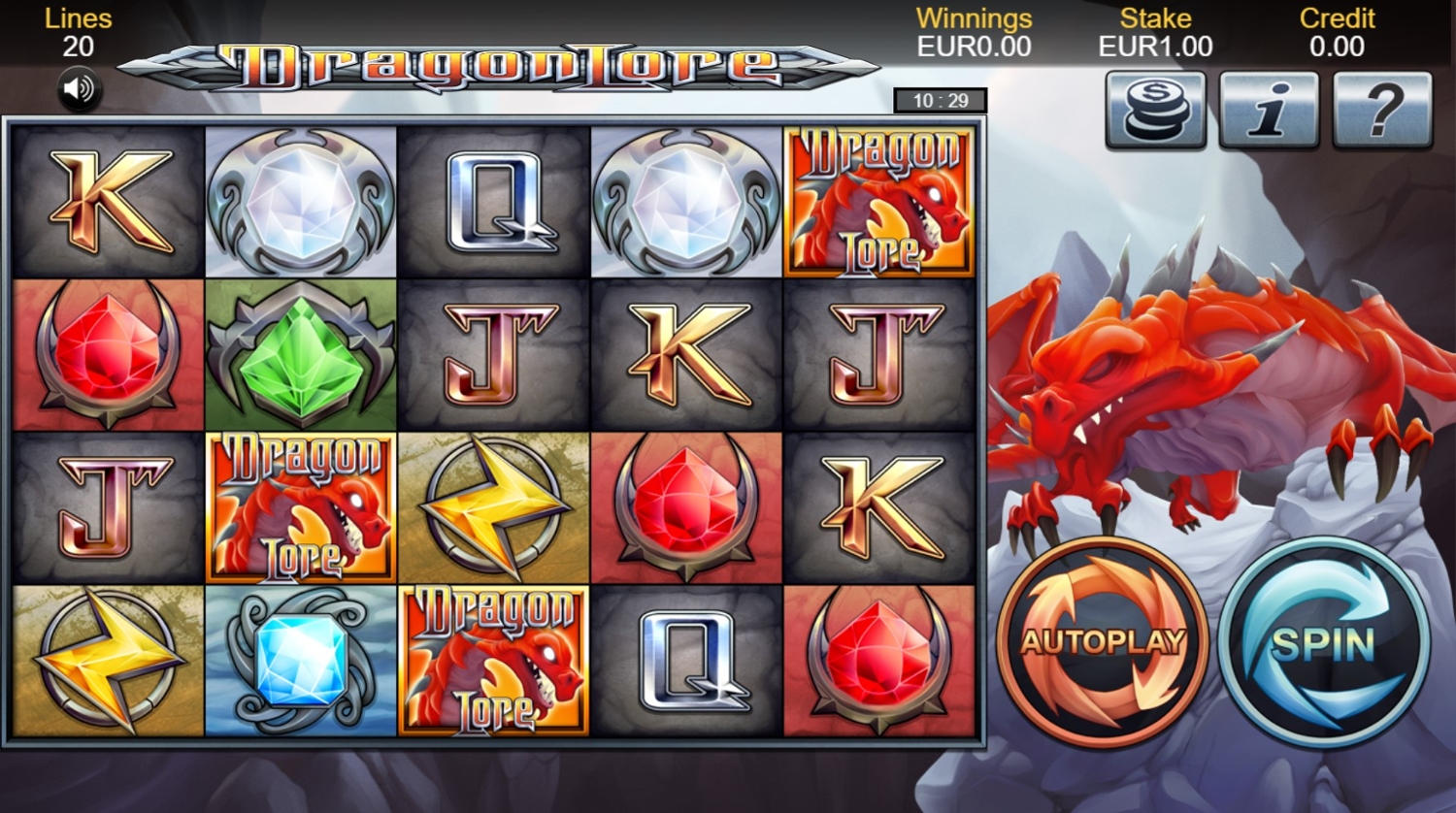
Task: Start AUTOPLAY mode
Action: point(1103,641)
